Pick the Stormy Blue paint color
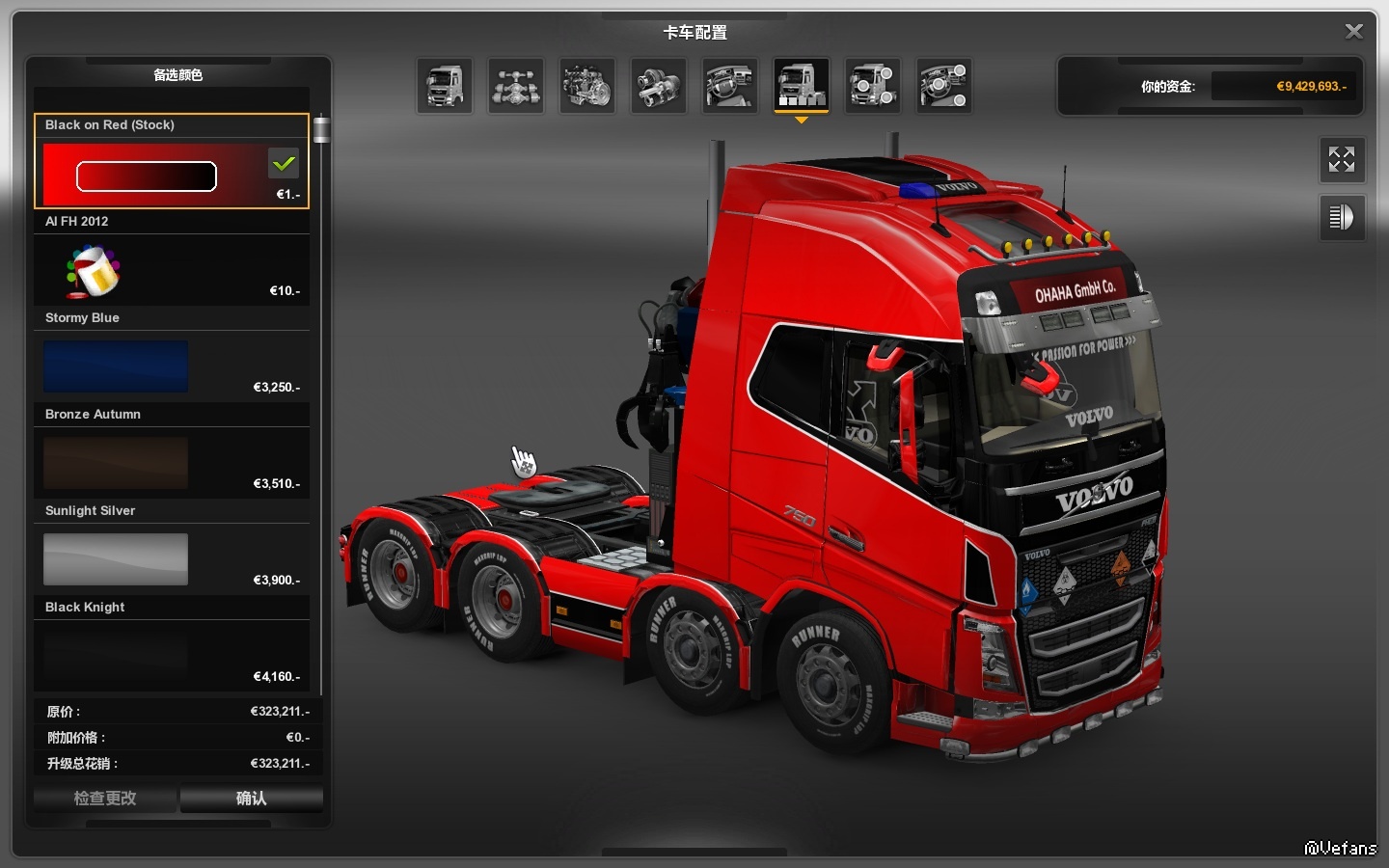Viewport: 1389px width, 868px height. (x=116, y=366)
